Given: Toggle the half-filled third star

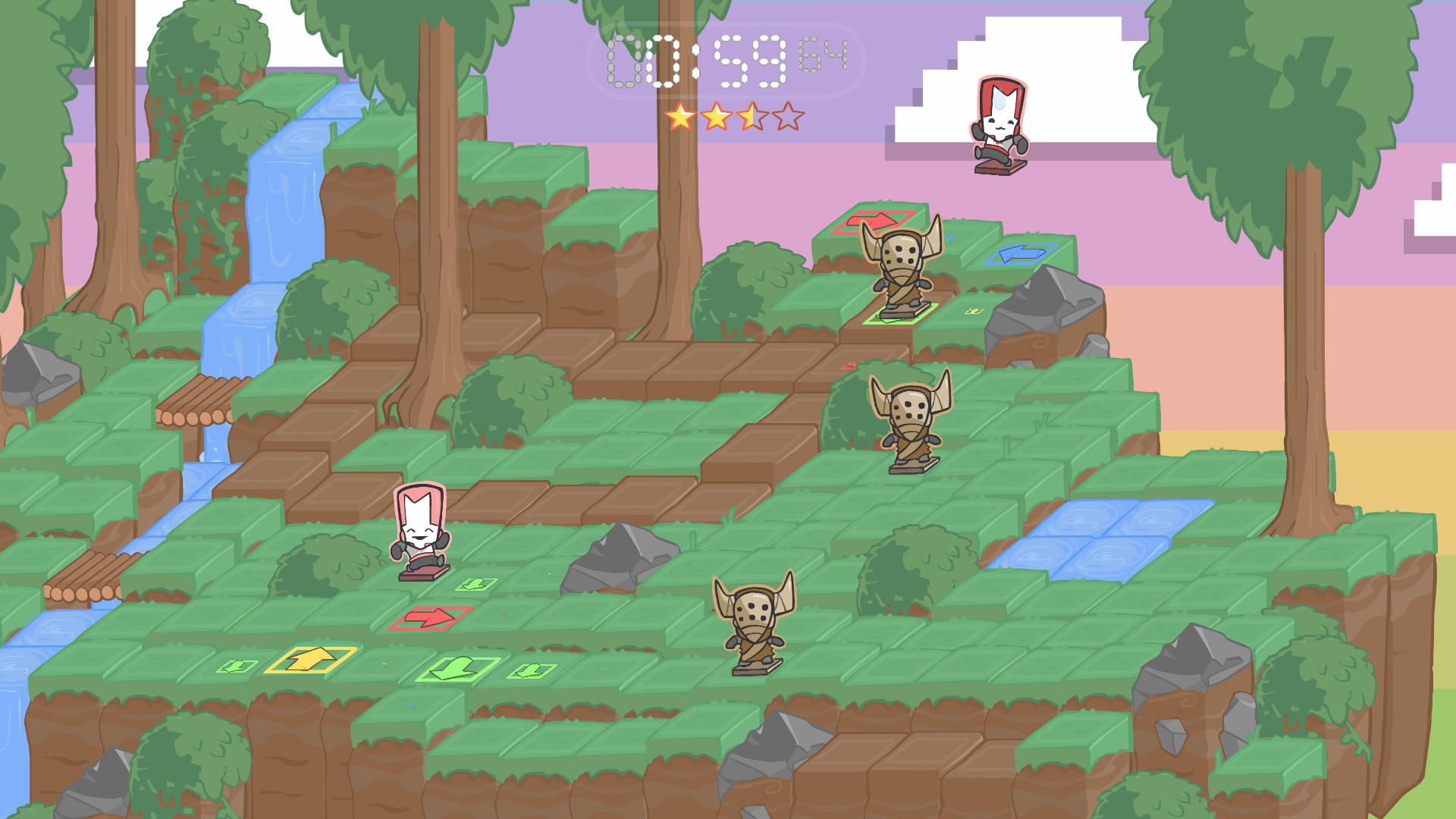Looking at the screenshot, I should point(754,116).
